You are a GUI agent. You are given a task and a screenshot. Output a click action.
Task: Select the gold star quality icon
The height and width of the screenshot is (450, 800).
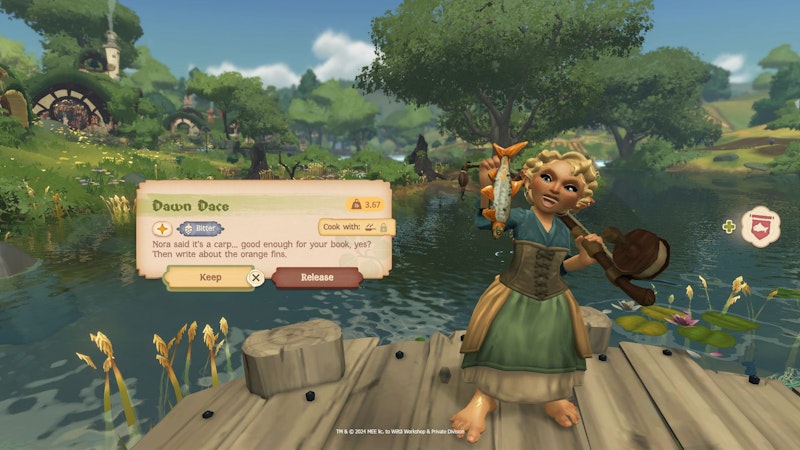coord(162,229)
